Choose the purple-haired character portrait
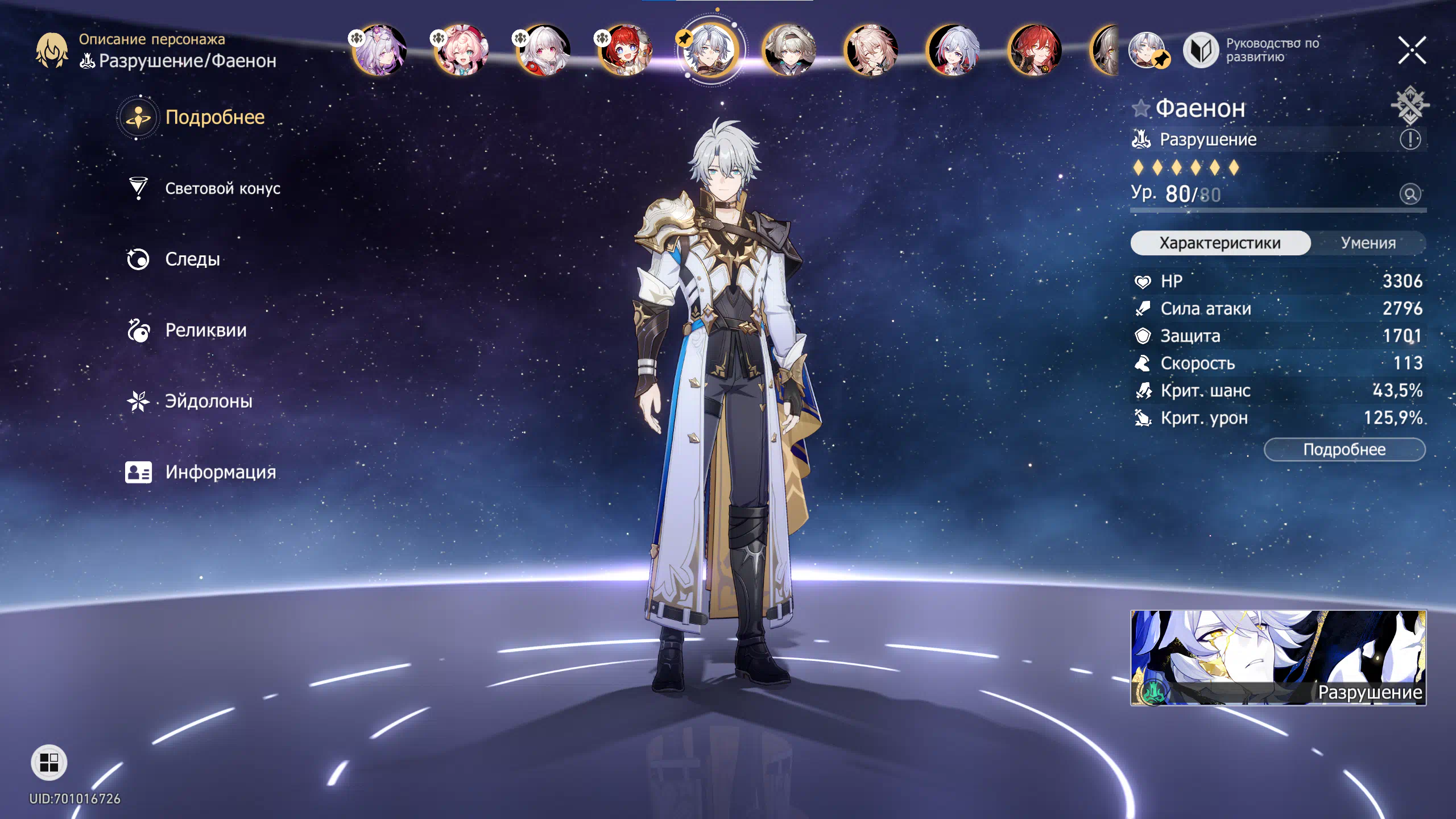 point(380,50)
